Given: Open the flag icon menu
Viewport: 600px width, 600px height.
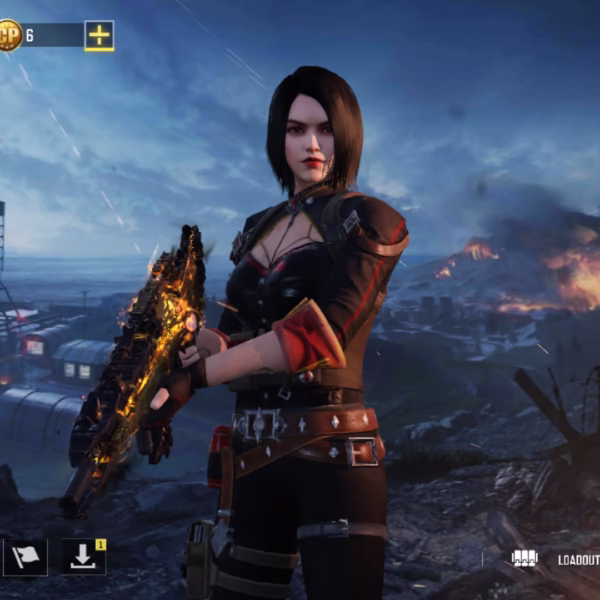Looking at the screenshot, I should point(25,557).
